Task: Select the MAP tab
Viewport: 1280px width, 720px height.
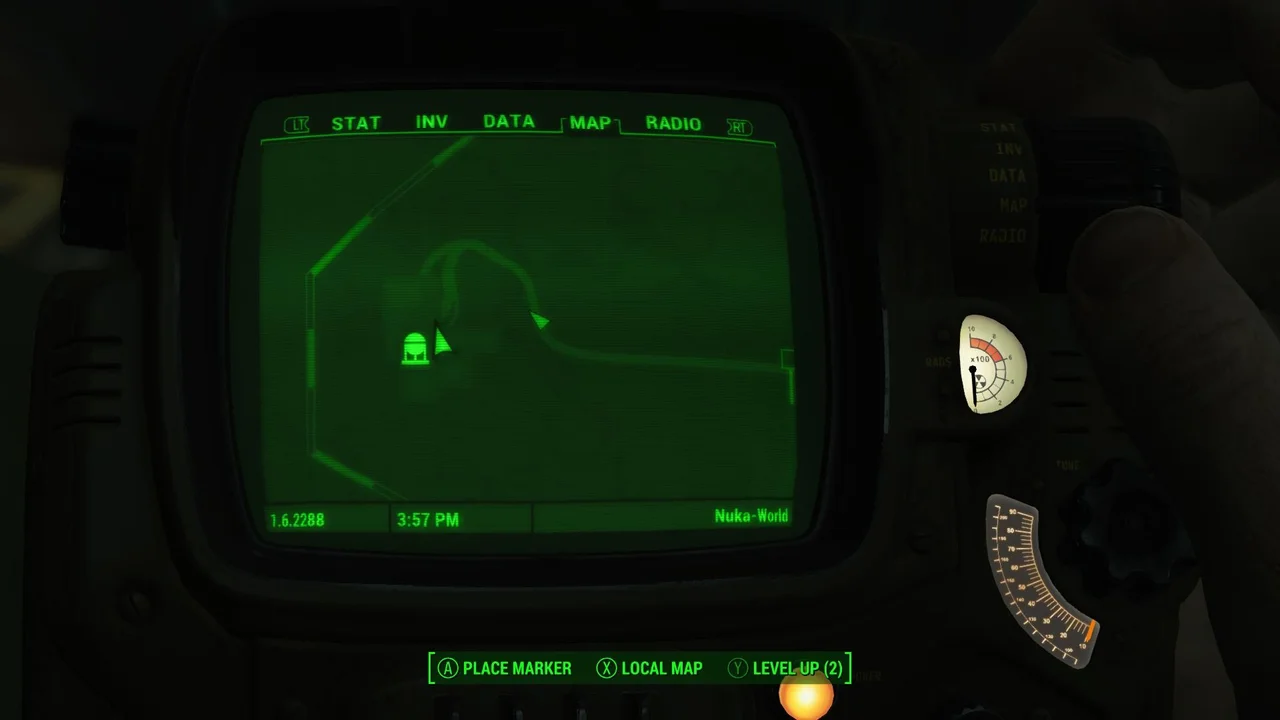Action: (x=590, y=122)
